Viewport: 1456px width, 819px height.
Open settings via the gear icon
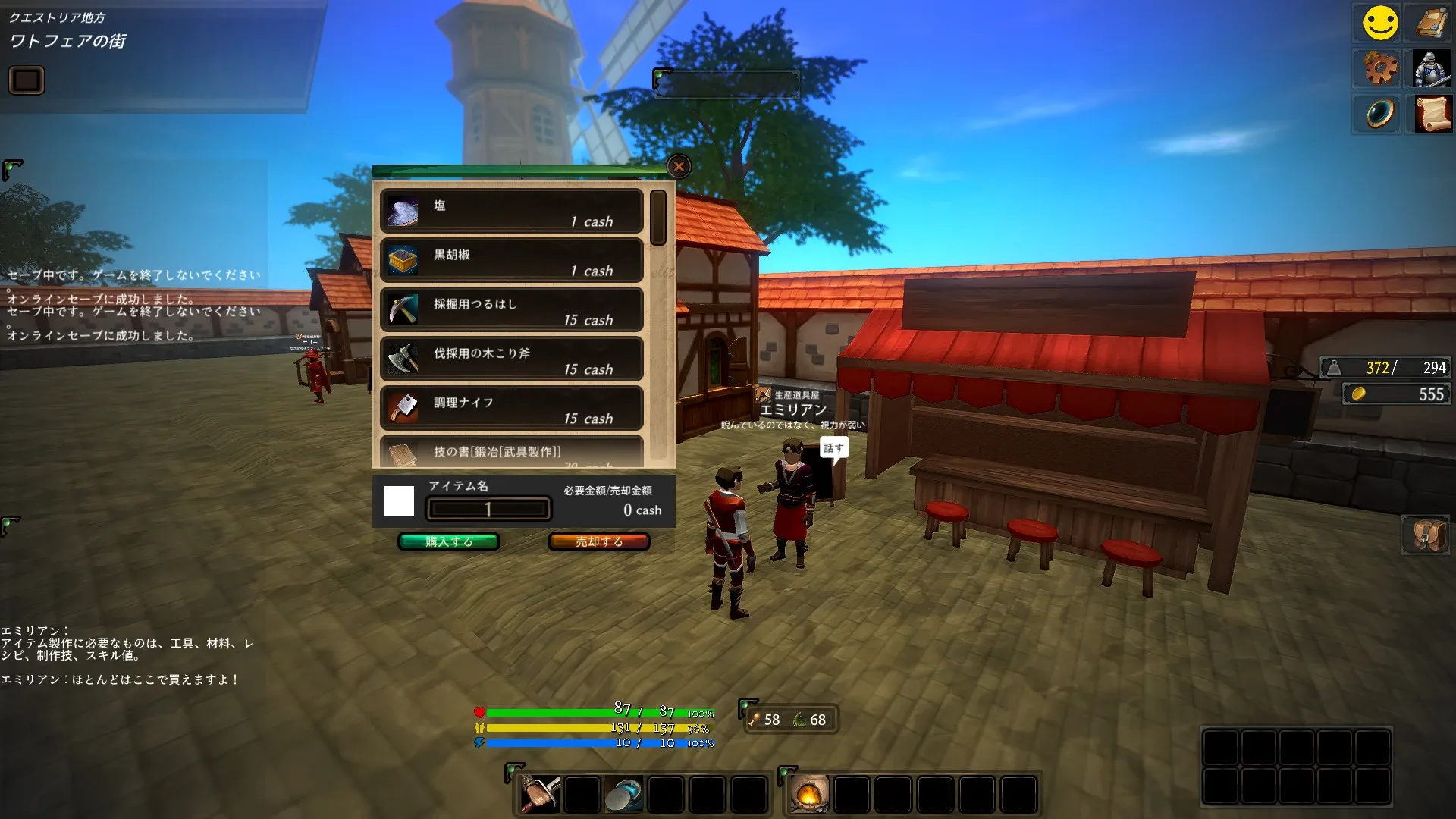[x=1378, y=68]
